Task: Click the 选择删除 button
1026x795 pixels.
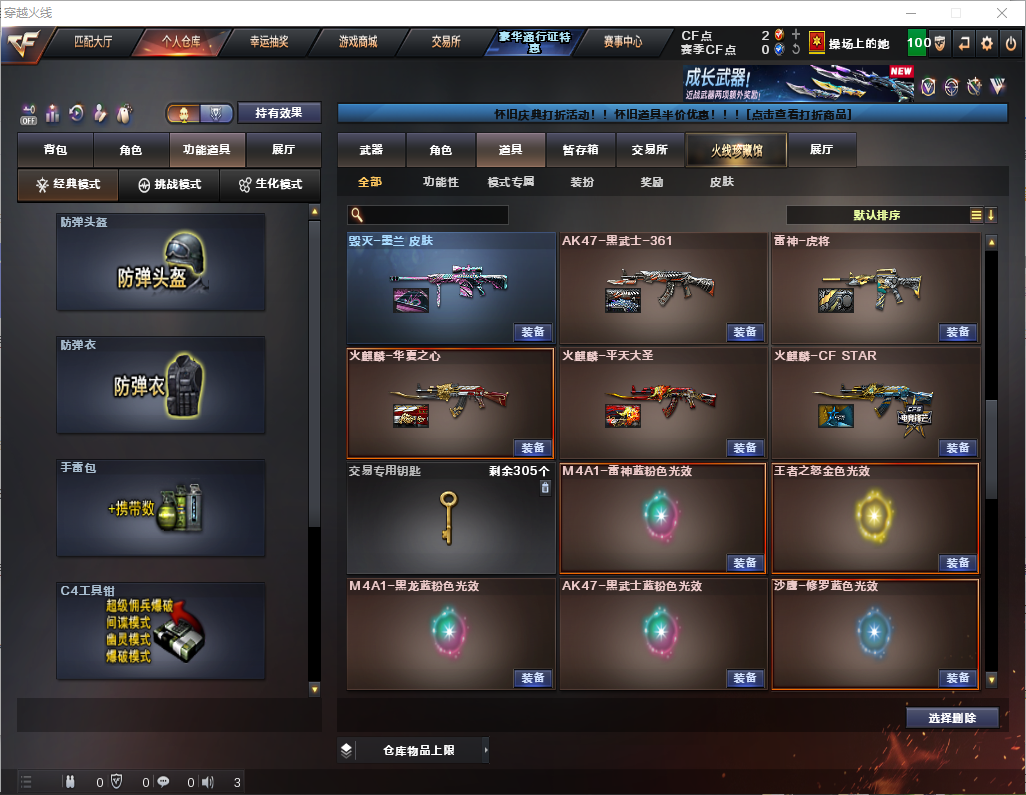Action: tap(952, 718)
